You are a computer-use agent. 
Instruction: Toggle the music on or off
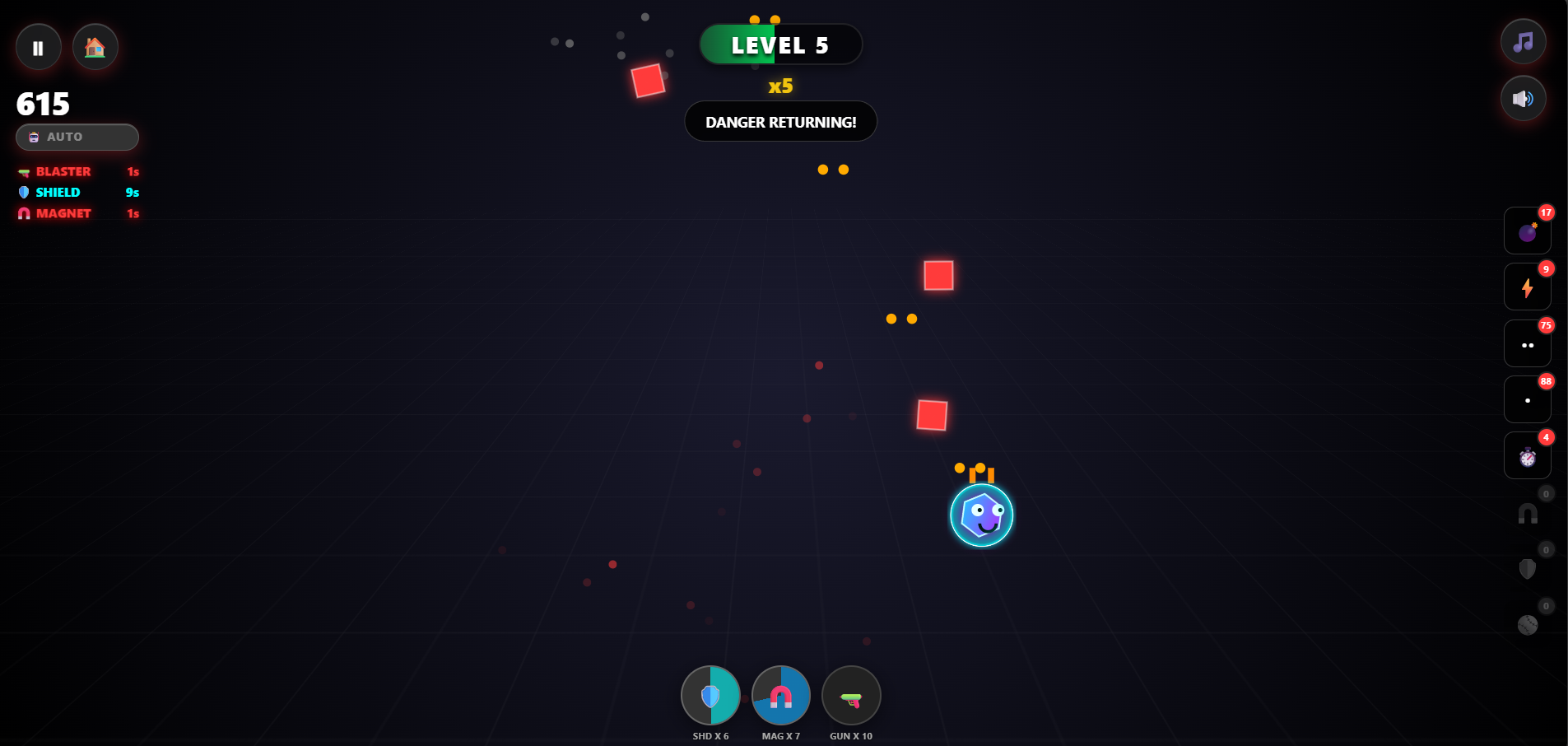coord(1522,42)
